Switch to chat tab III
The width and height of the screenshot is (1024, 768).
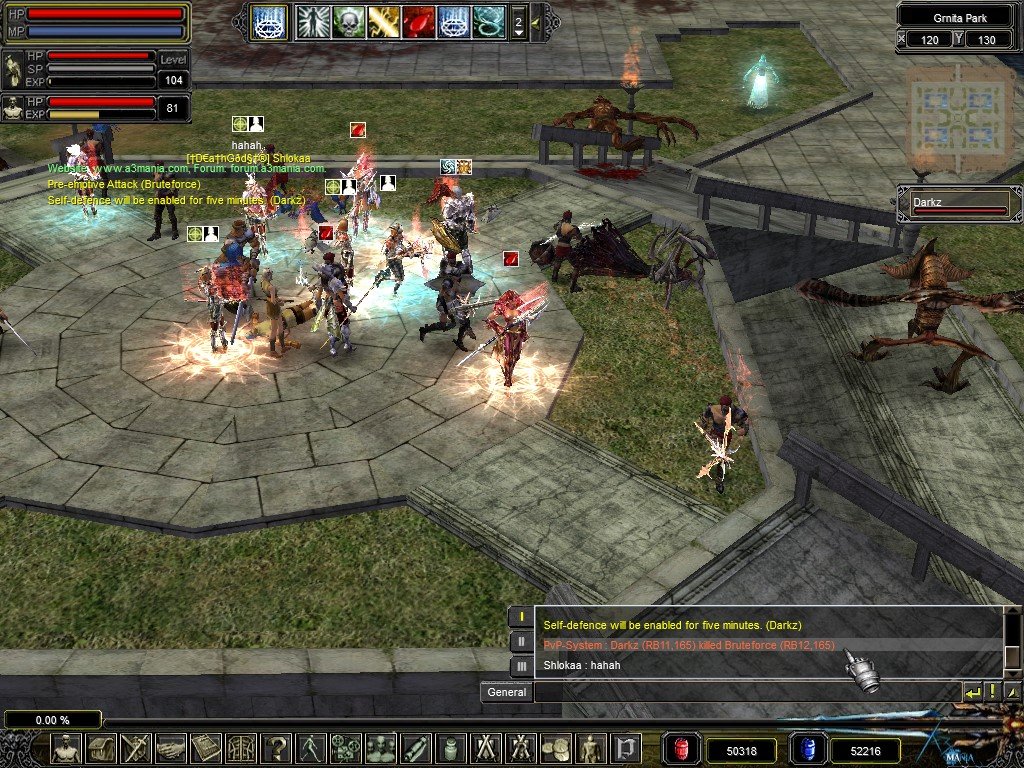point(520,666)
